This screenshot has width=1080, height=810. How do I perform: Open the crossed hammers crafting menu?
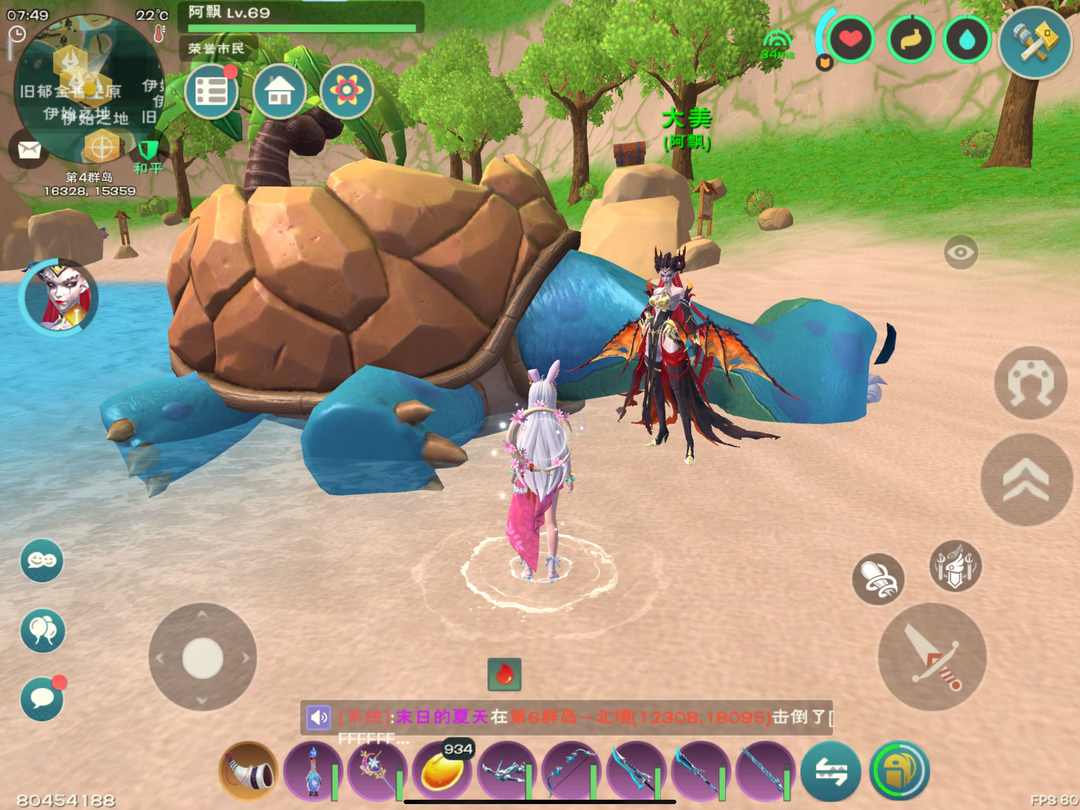(x=1034, y=42)
